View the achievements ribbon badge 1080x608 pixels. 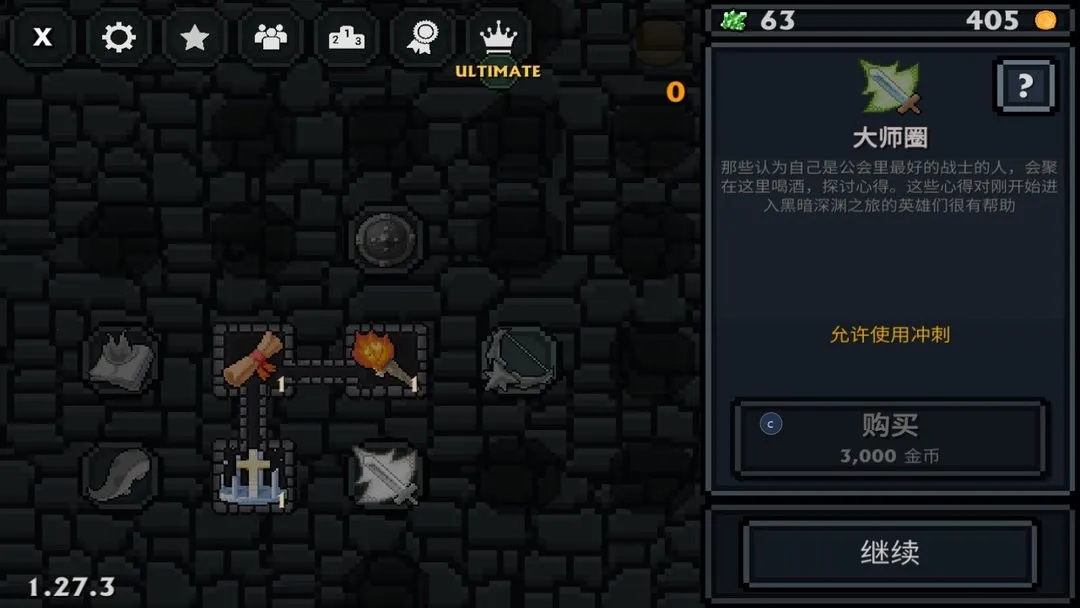click(x=422, y=38)
